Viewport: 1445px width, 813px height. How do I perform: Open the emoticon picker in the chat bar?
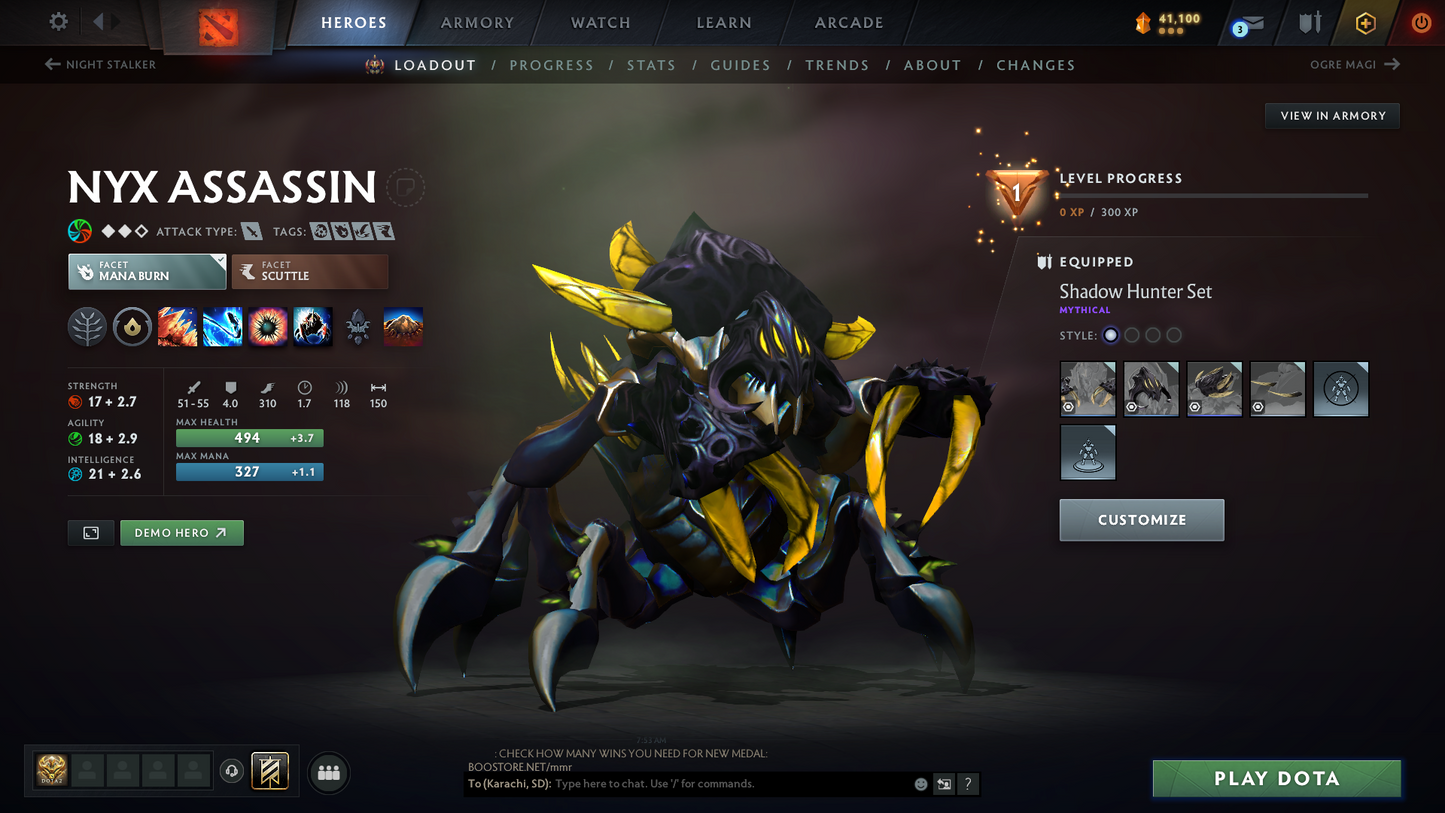point(919,784)
